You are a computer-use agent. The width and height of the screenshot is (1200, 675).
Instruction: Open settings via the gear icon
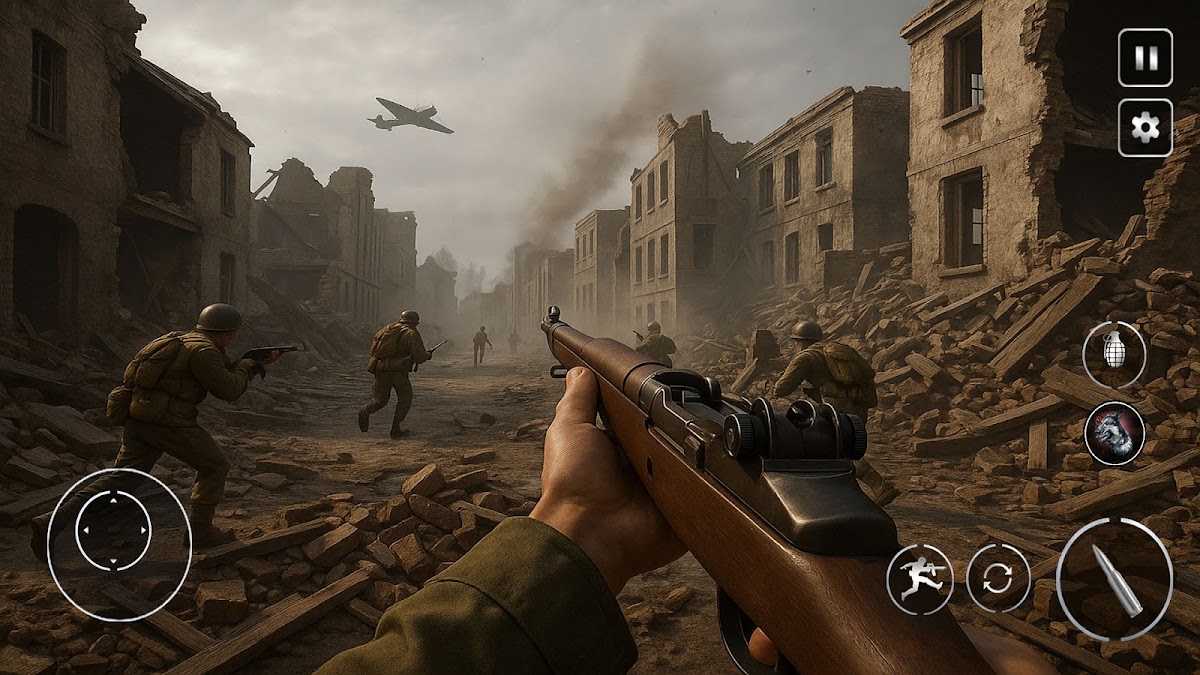click(1145, 127)
